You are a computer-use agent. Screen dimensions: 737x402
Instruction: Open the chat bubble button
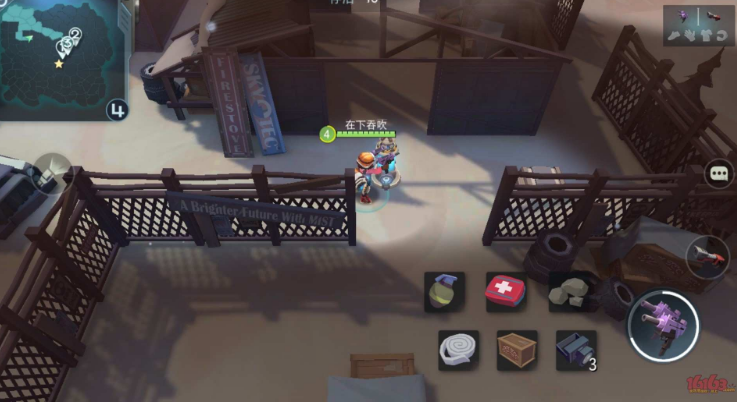tap(720, 173)
